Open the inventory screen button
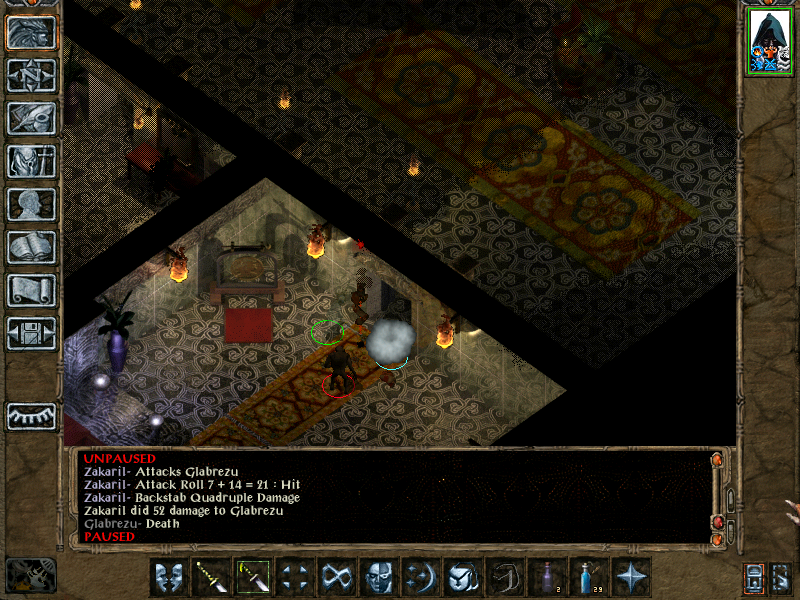Viewport: 800px width, 600px height. coord(31,161)
